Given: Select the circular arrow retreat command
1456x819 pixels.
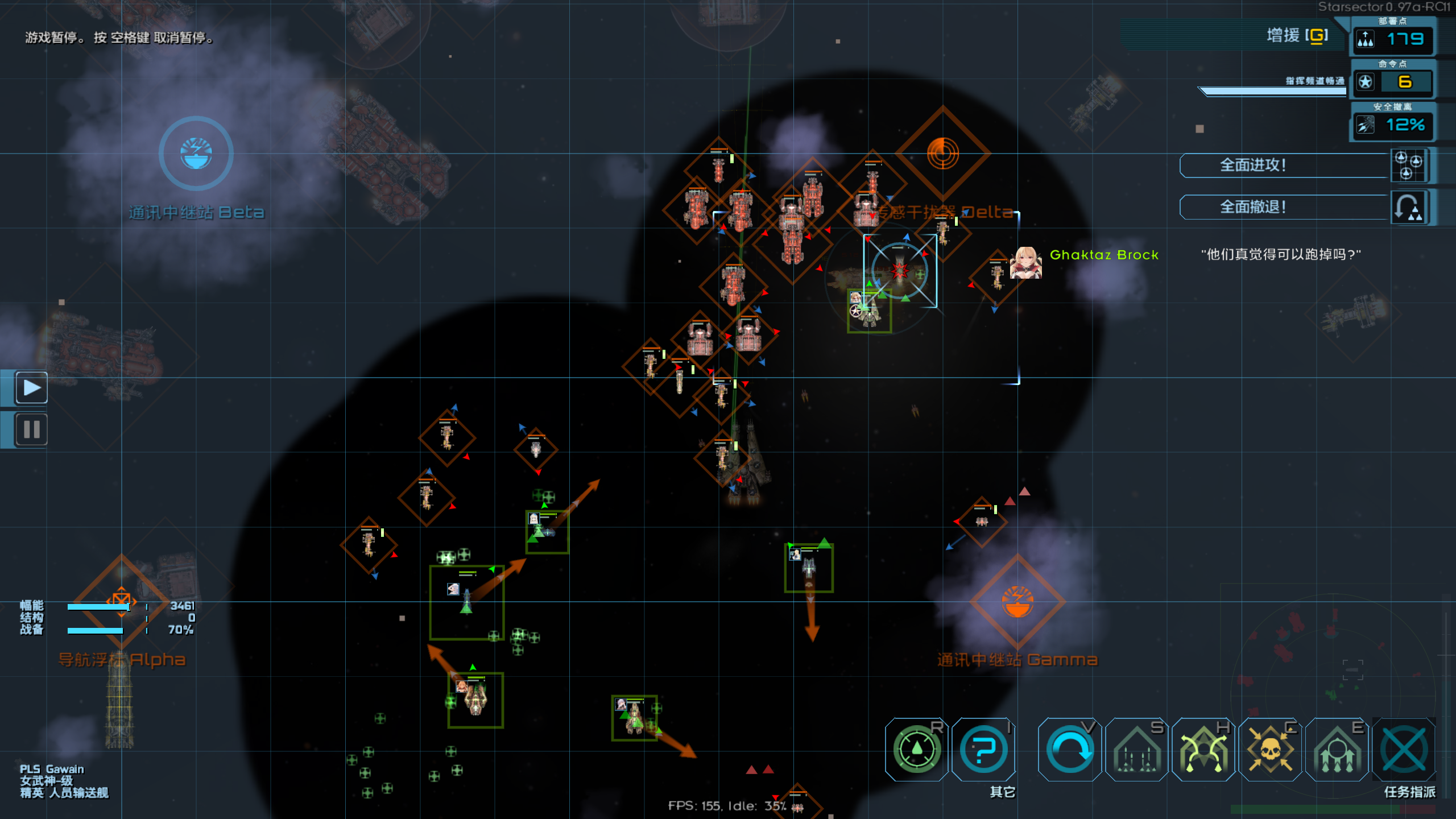Looking at the screenshot, I should point(1069,750).
